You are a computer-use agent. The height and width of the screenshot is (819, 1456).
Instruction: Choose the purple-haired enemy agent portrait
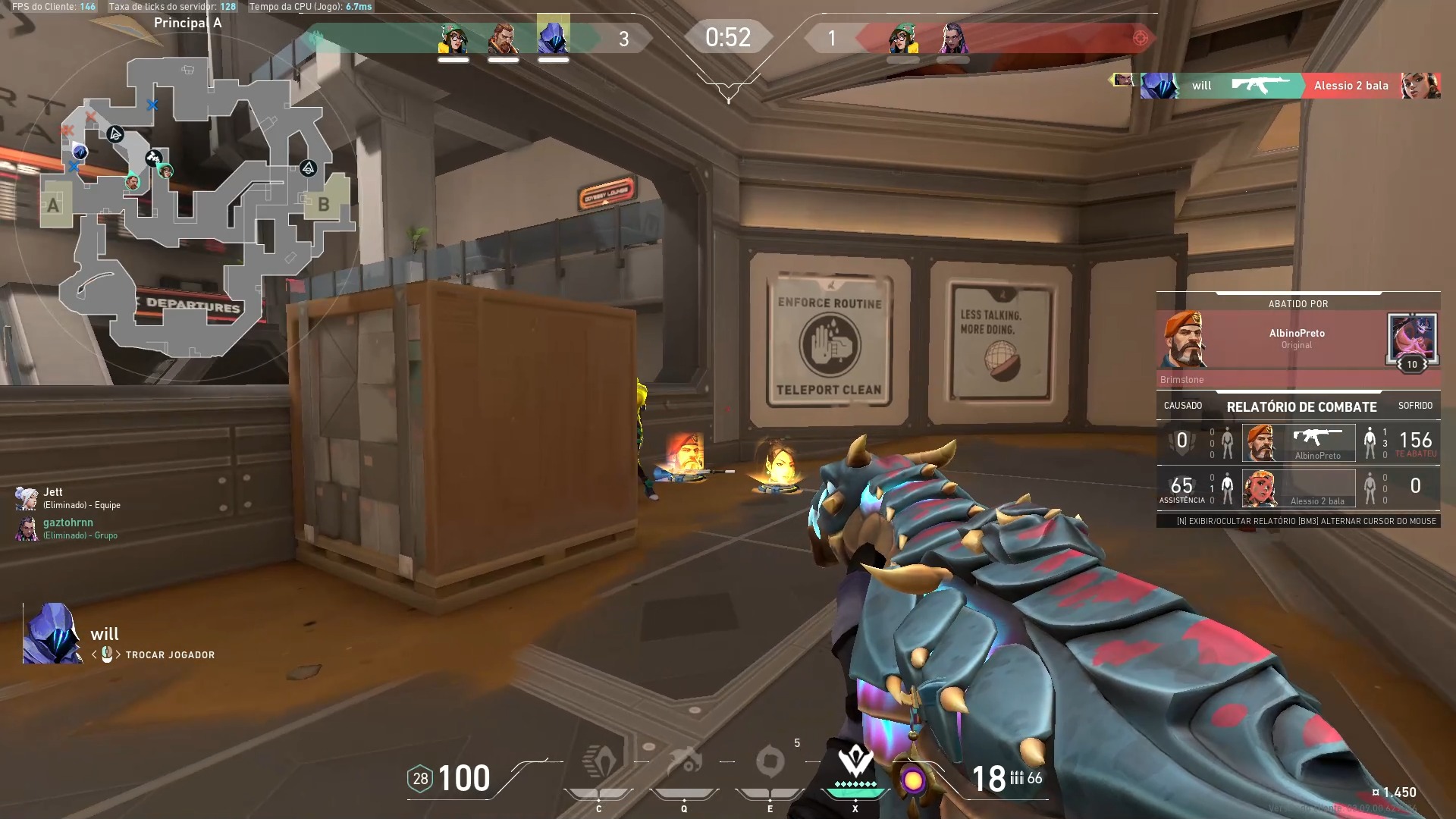pyautogui.click(x=952, y=38)
